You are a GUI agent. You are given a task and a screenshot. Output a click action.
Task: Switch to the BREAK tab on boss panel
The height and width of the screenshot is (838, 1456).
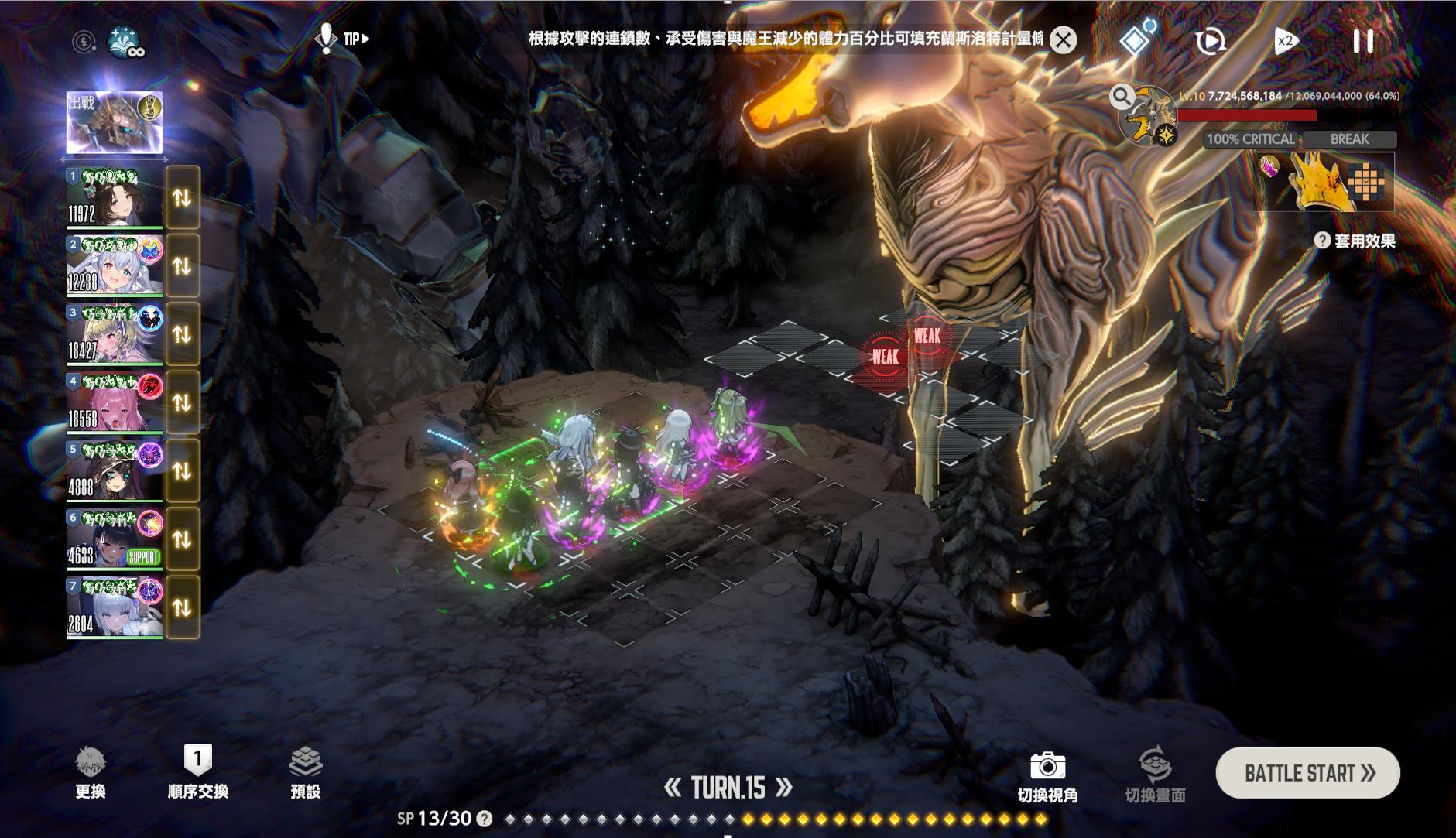point(1351,140)
